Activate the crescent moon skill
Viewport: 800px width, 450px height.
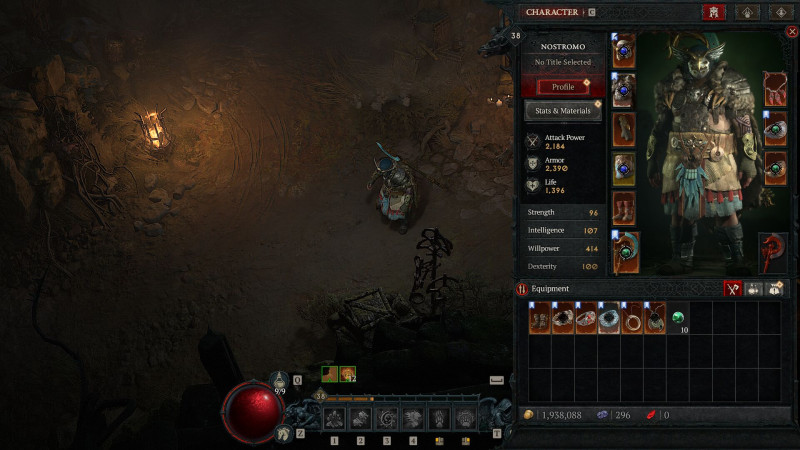click(386, 418)
